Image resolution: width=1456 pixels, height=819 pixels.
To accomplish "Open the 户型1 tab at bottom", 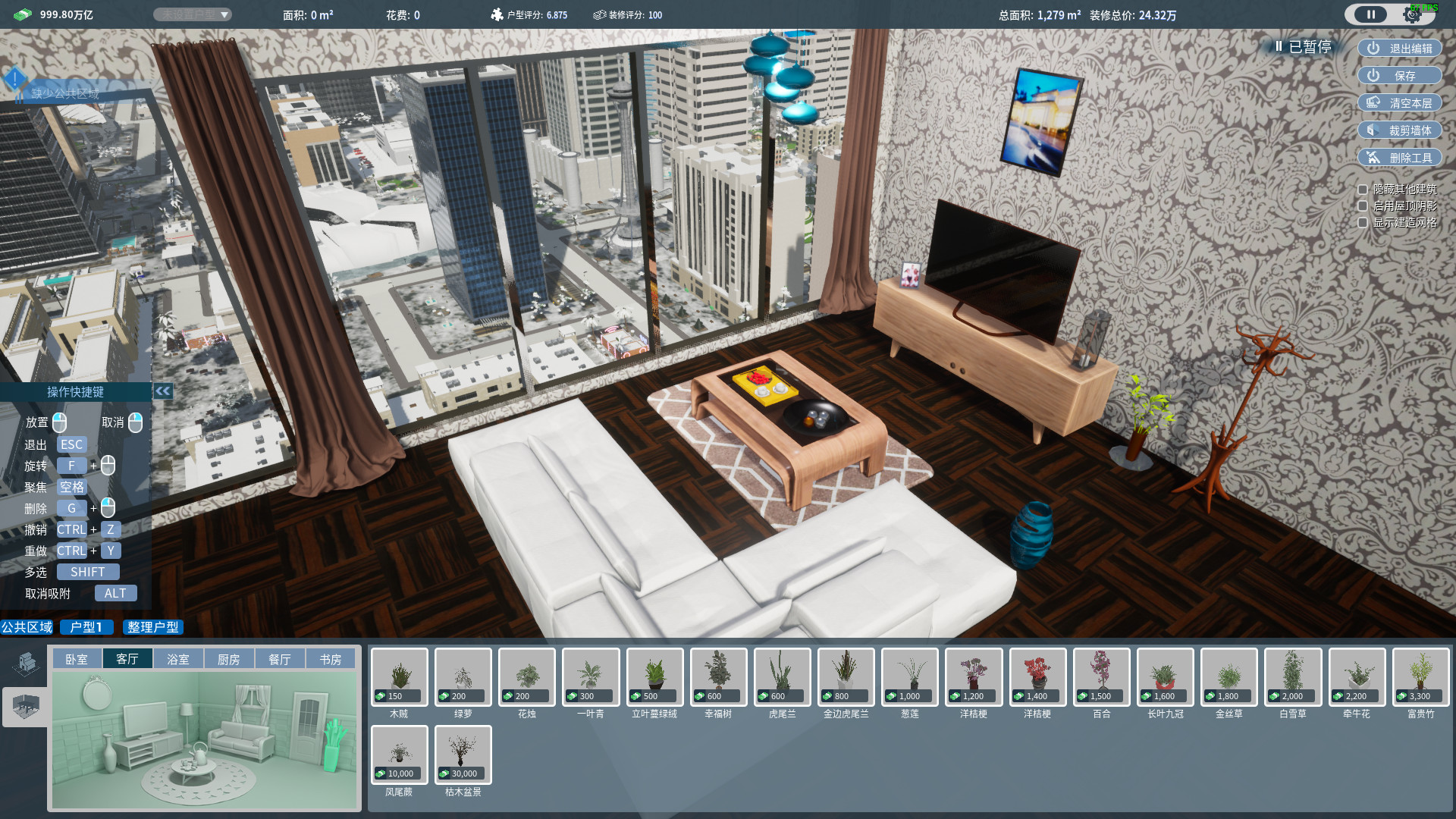I will click(x=86, y=627).
